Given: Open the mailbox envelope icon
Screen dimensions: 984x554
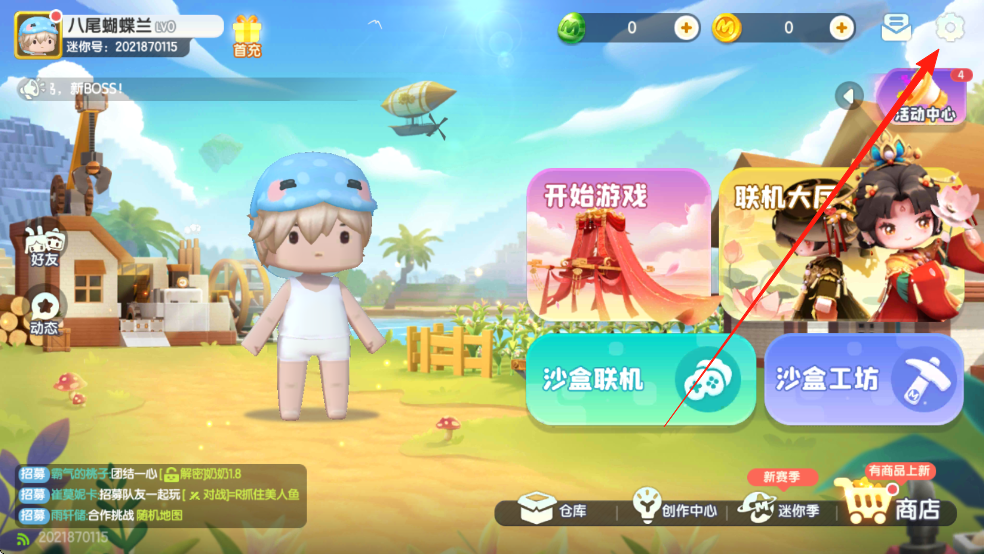Looking at the screenshot, I should [895, 29].
